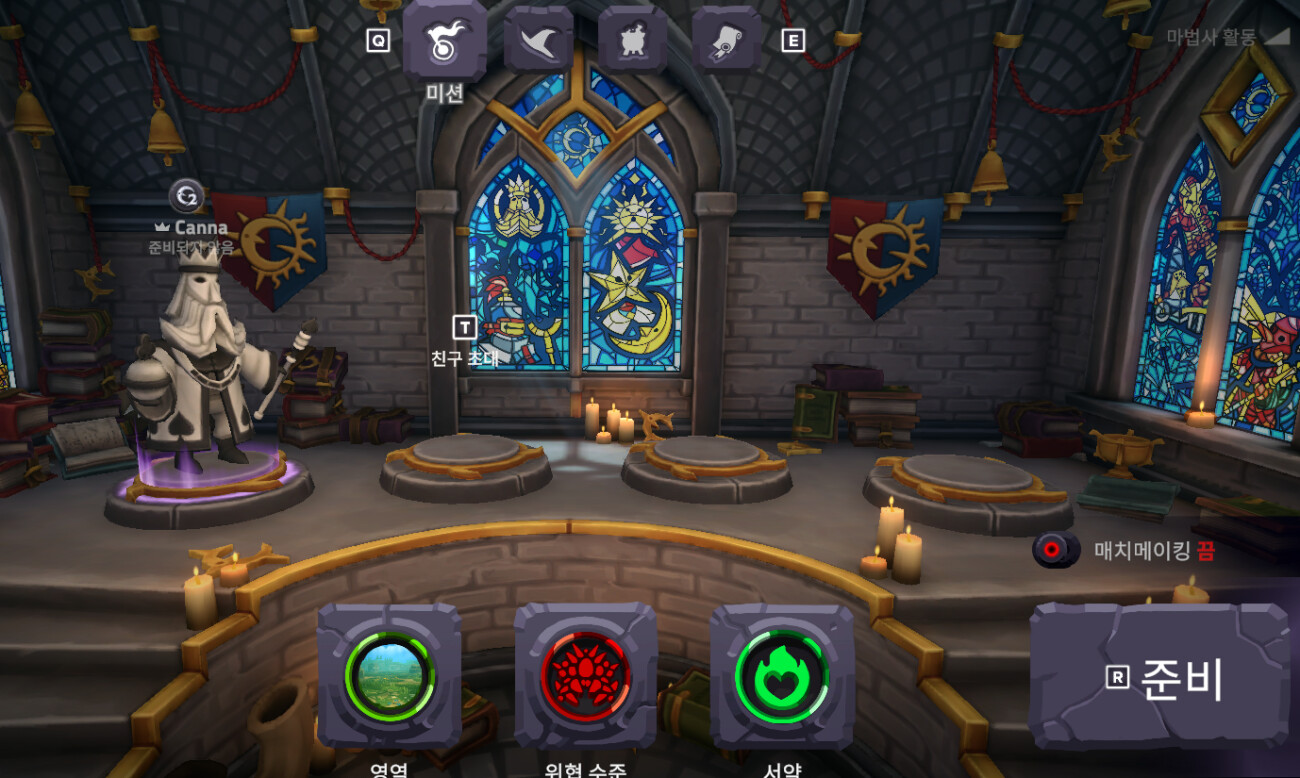Toggle the 매치메이킹 matchmaking switch
The height and width of the screenshot is (778, 1300).
[1056, 549]
